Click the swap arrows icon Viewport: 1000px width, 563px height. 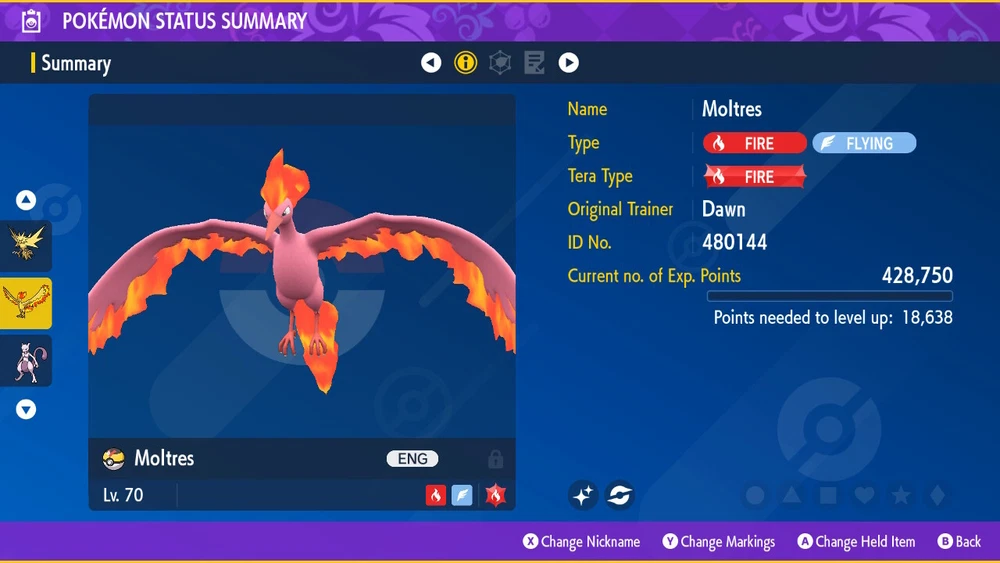pyautogui.click(x=619, y=494)
